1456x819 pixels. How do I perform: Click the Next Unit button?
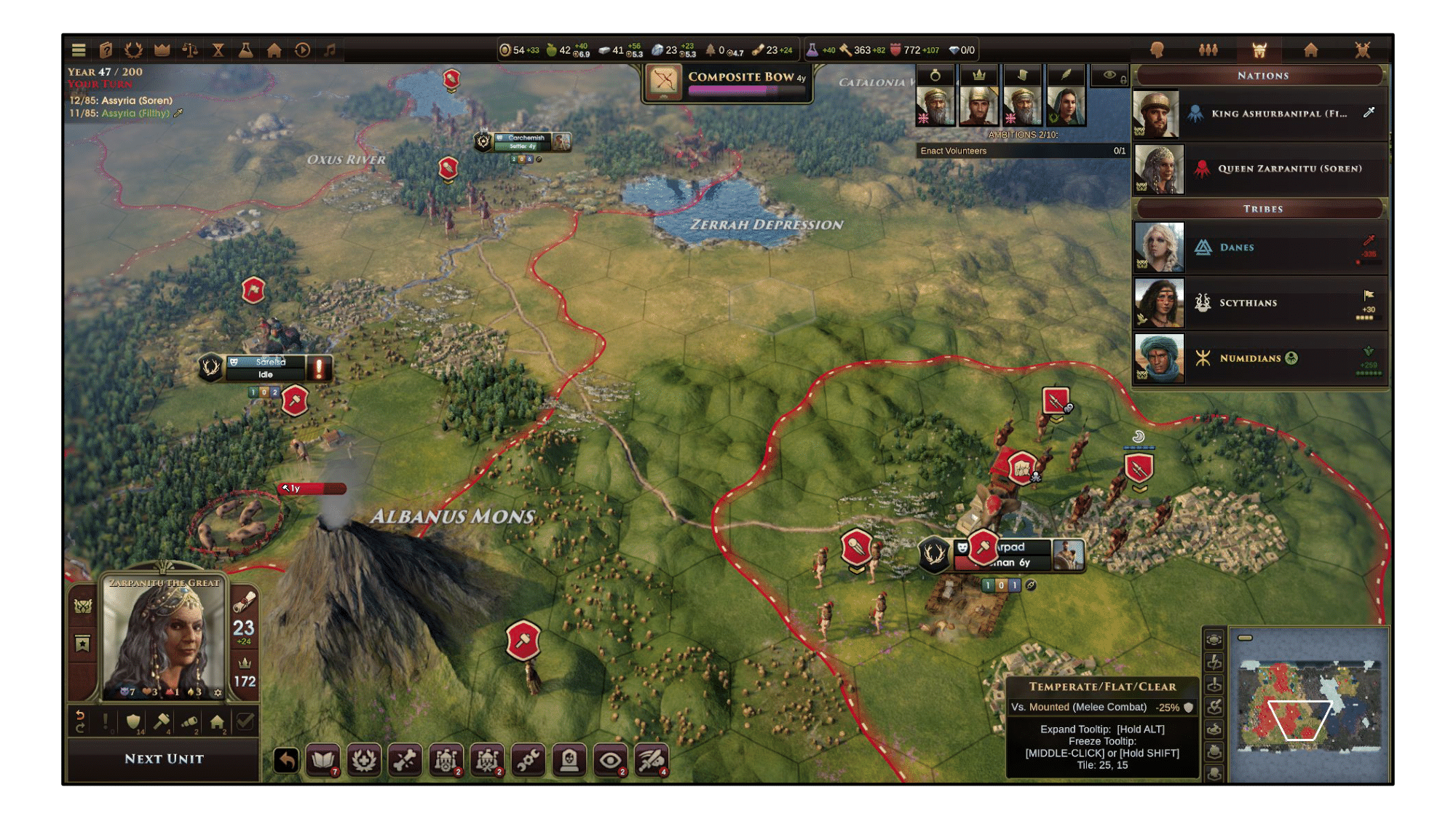point(164,759)
